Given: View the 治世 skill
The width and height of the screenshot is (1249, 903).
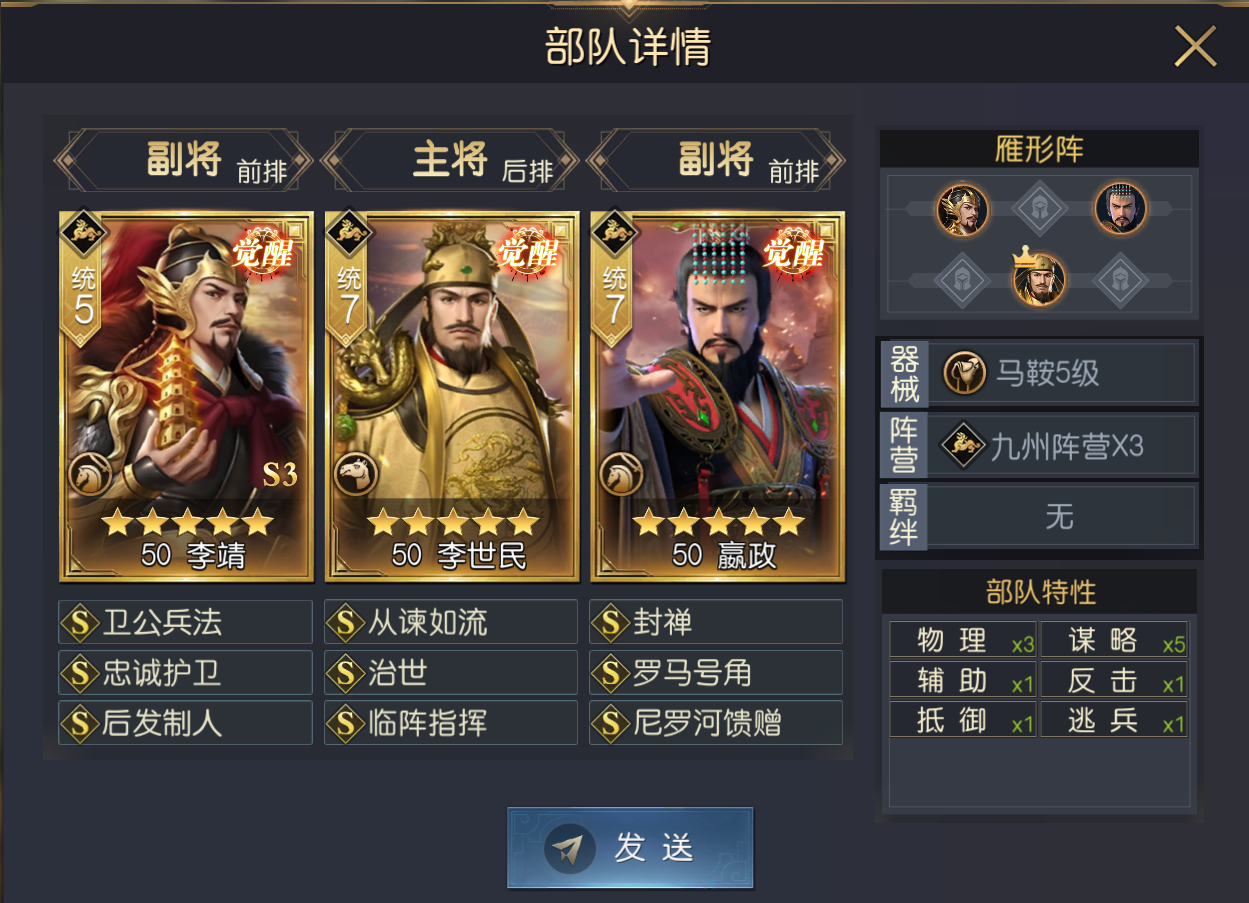Looking at the screenshot, I should 451,673.
